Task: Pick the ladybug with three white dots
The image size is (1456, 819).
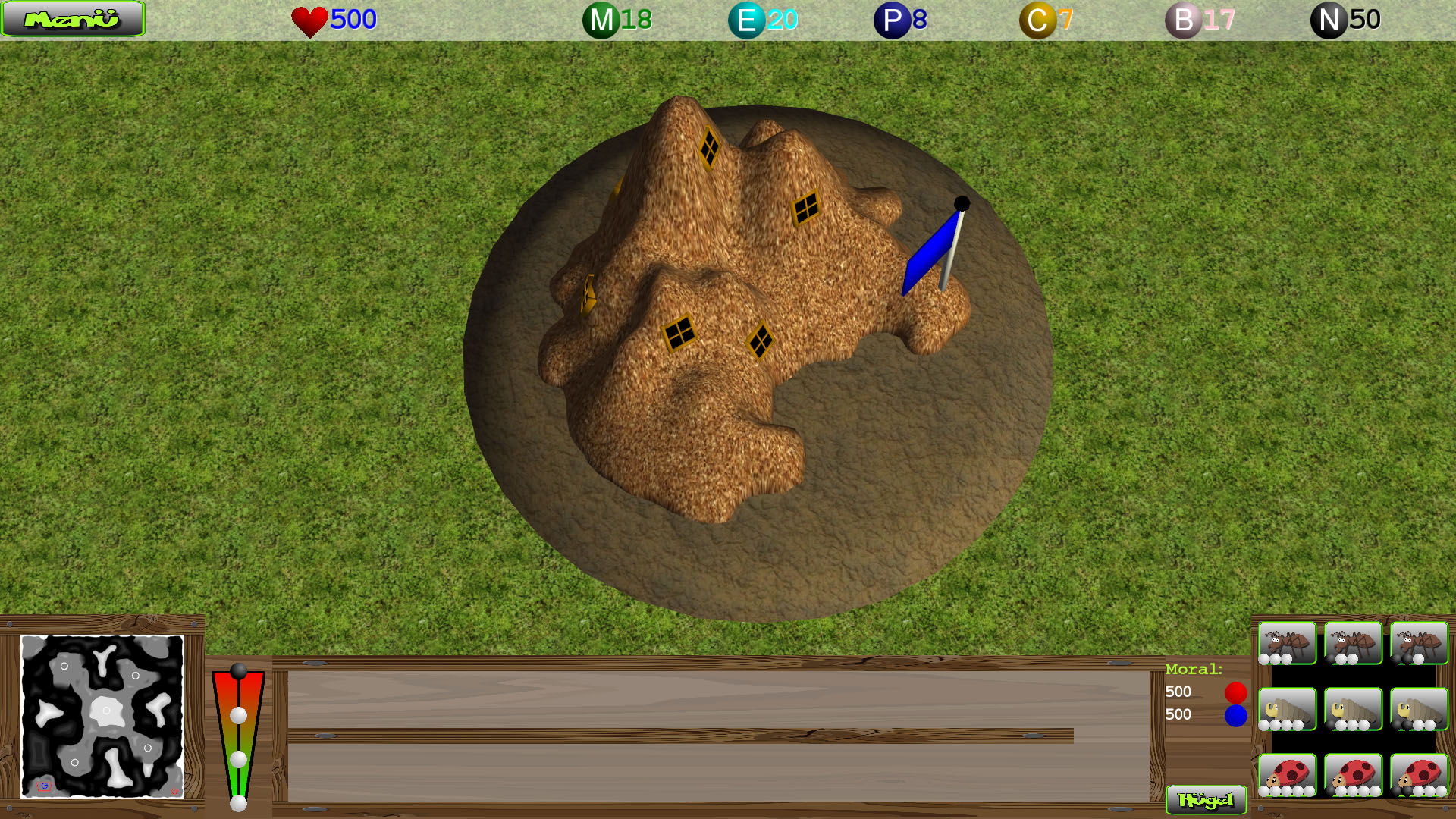Action: click(x=1419, y=775)
